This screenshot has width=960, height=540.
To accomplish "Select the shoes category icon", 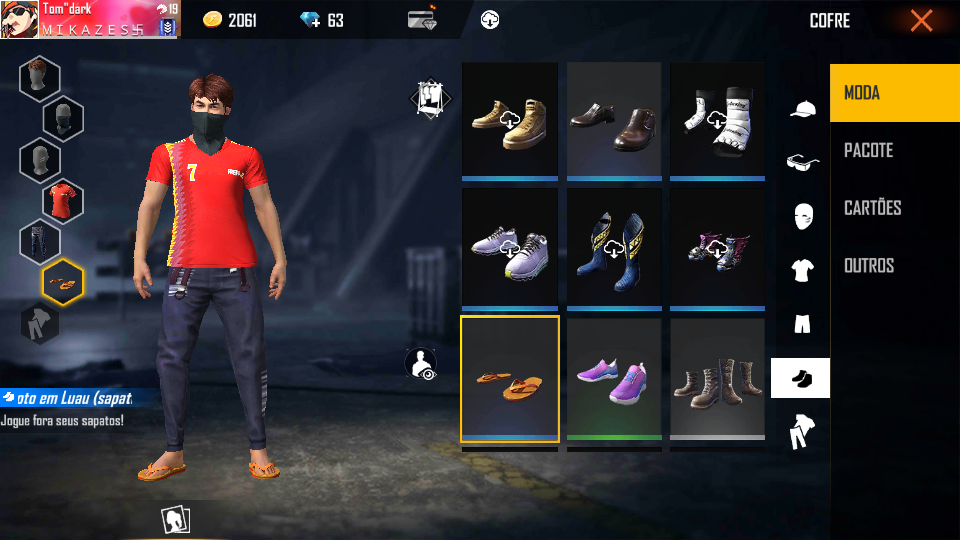I will (x=801, y=378).
